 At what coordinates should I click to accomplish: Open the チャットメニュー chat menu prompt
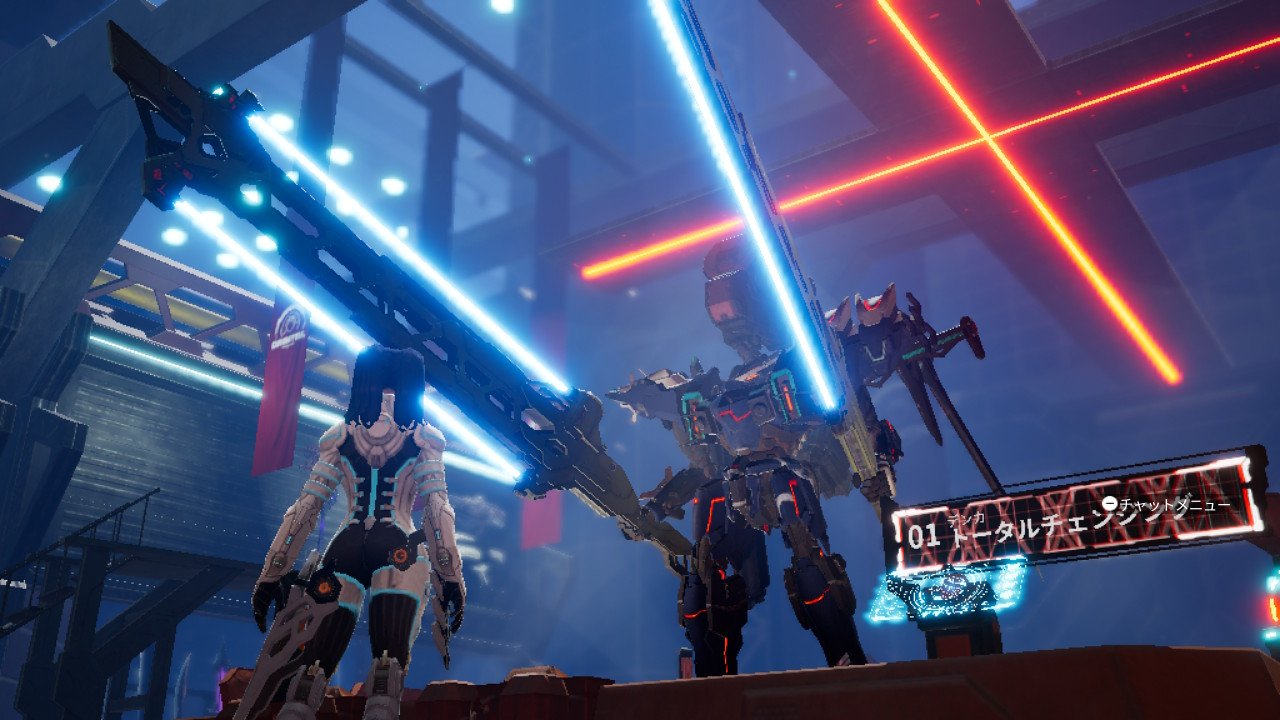1174,504
